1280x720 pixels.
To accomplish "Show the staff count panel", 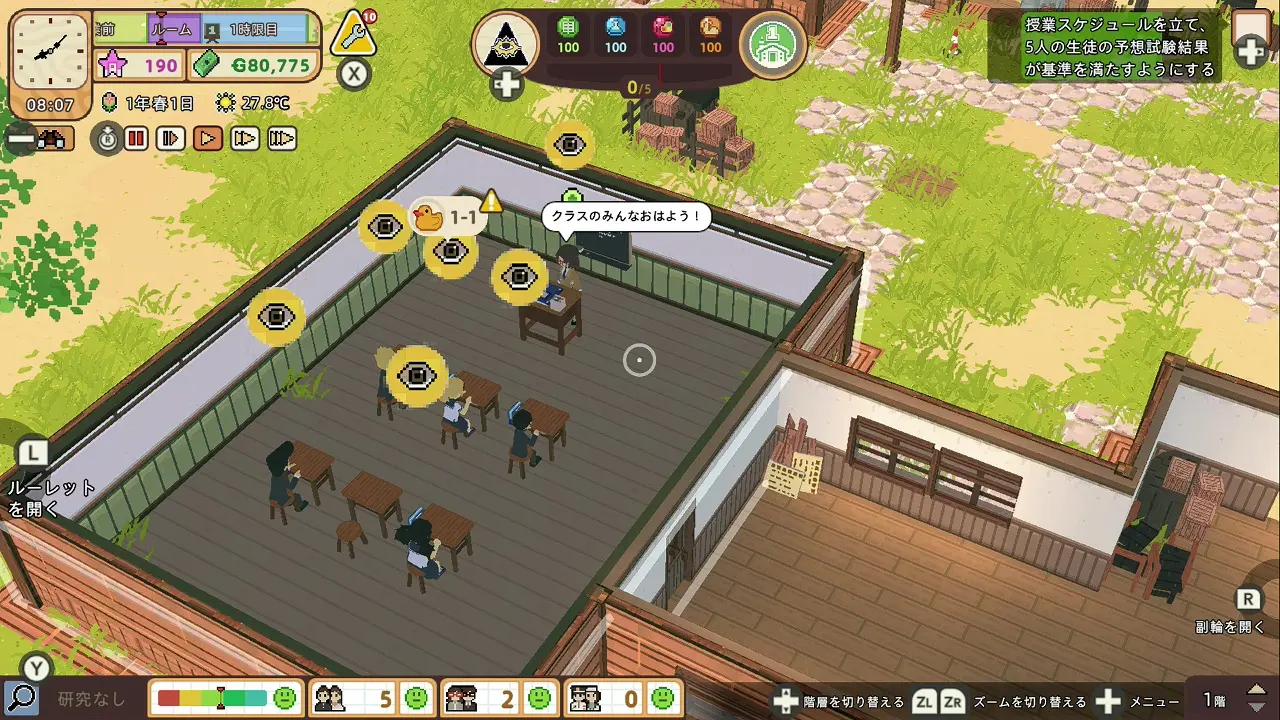I will coord(622,697).
